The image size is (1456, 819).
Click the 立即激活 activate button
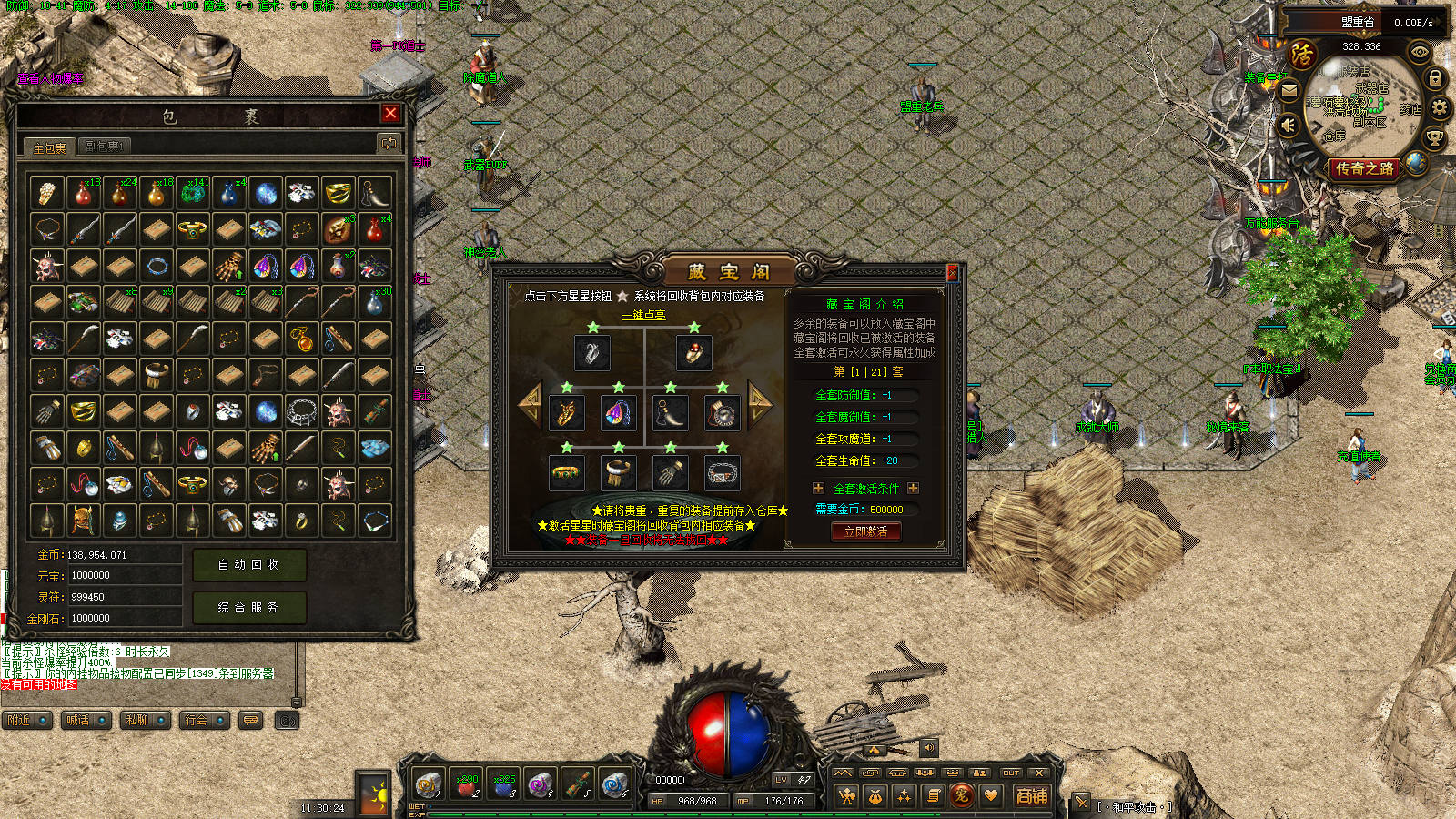tap(865, 531)
